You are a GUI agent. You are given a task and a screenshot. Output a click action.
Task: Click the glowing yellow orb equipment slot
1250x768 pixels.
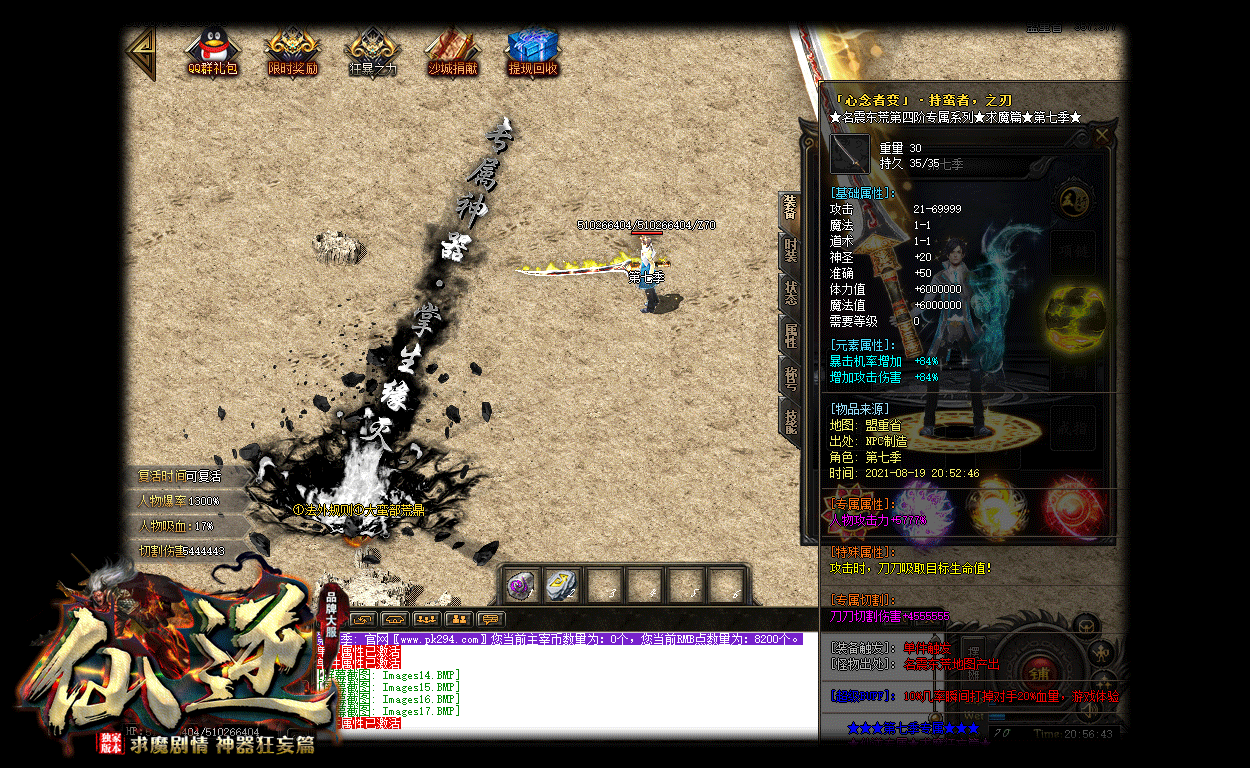(x=1071, y=316)
